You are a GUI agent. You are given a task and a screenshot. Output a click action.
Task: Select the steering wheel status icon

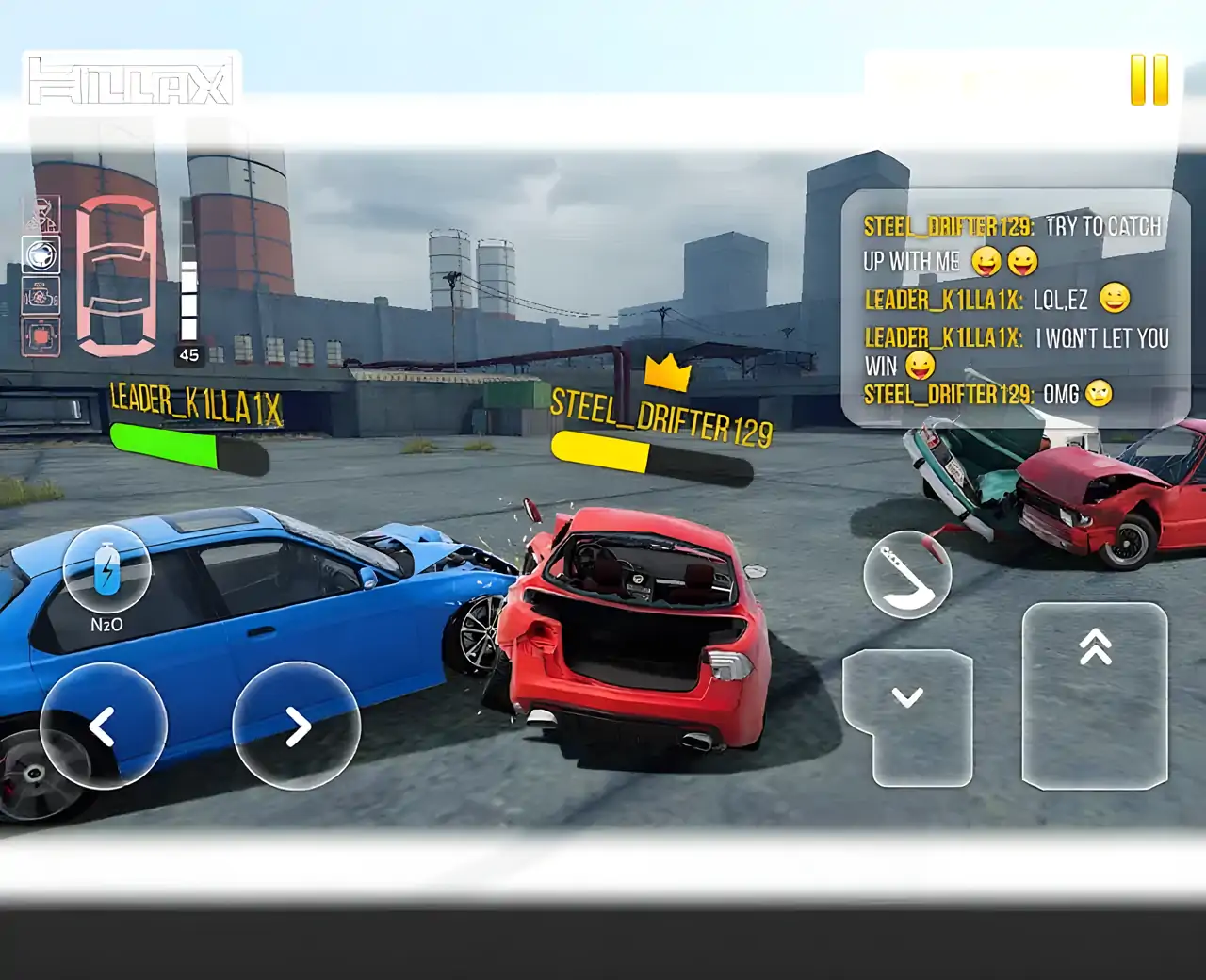pyautogui.click(x=41, y=255)
